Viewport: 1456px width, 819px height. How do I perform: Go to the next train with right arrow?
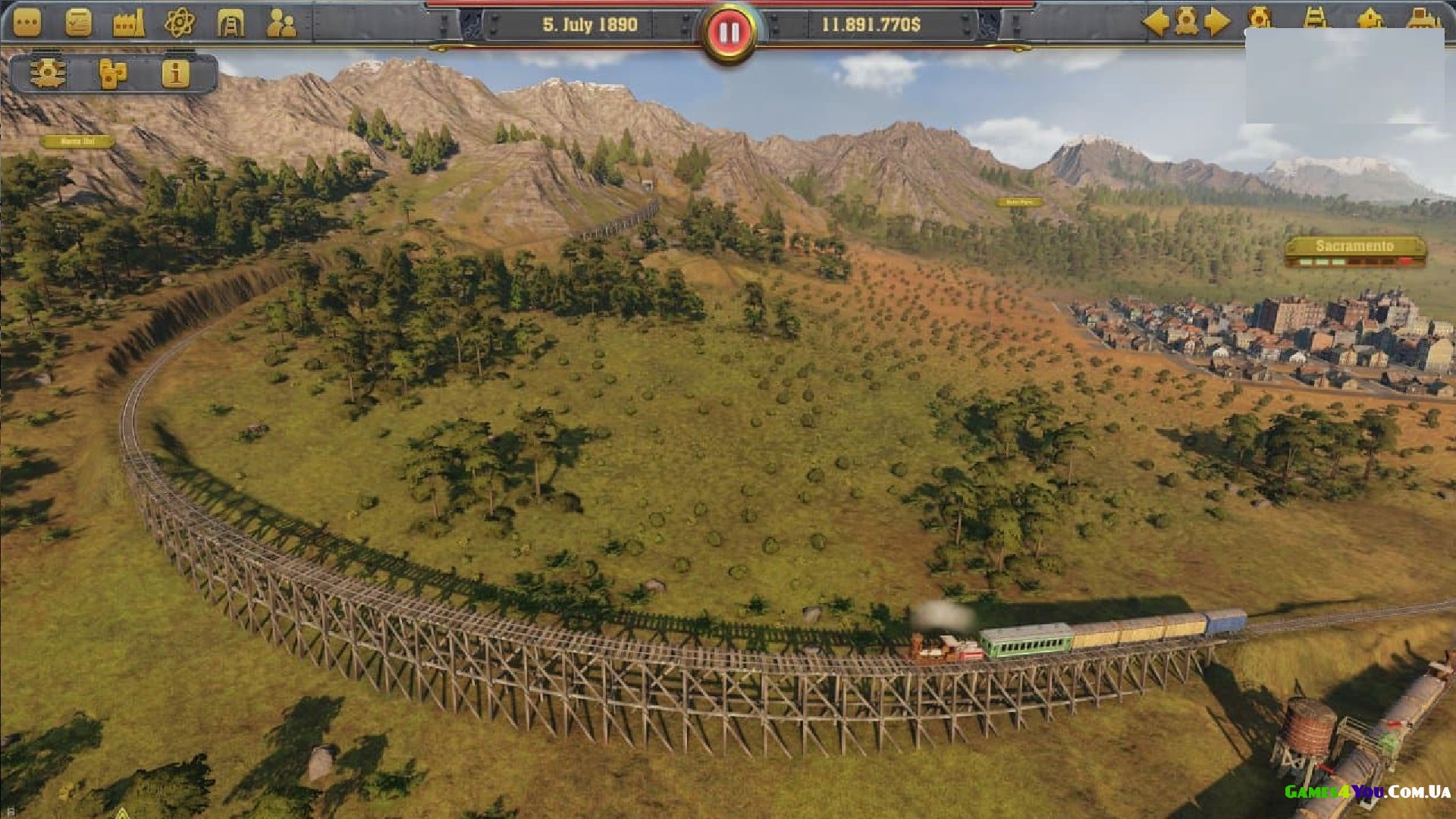[1217, 22]
